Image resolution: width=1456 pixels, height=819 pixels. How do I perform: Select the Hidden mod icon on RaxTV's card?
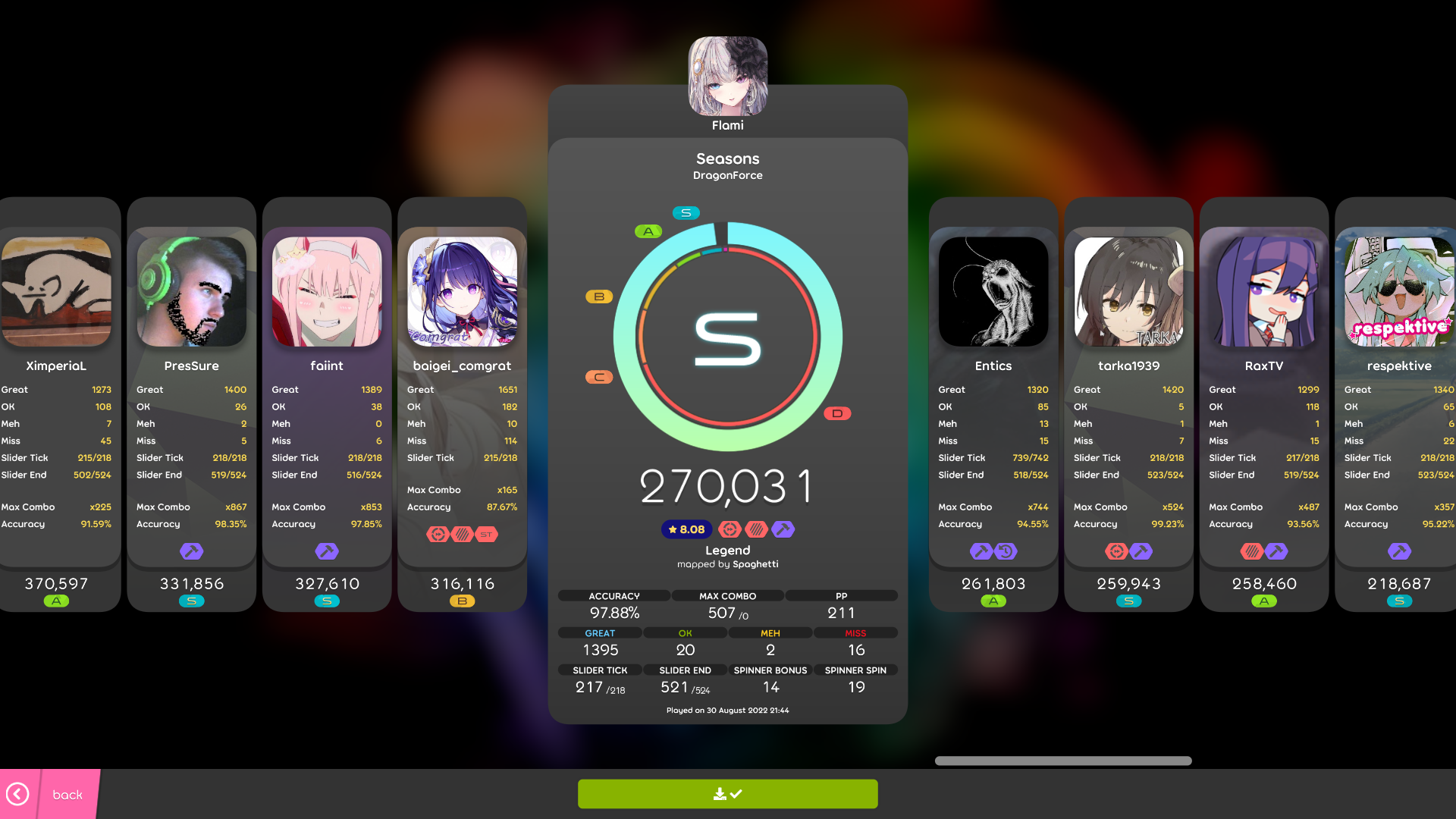1251,551
